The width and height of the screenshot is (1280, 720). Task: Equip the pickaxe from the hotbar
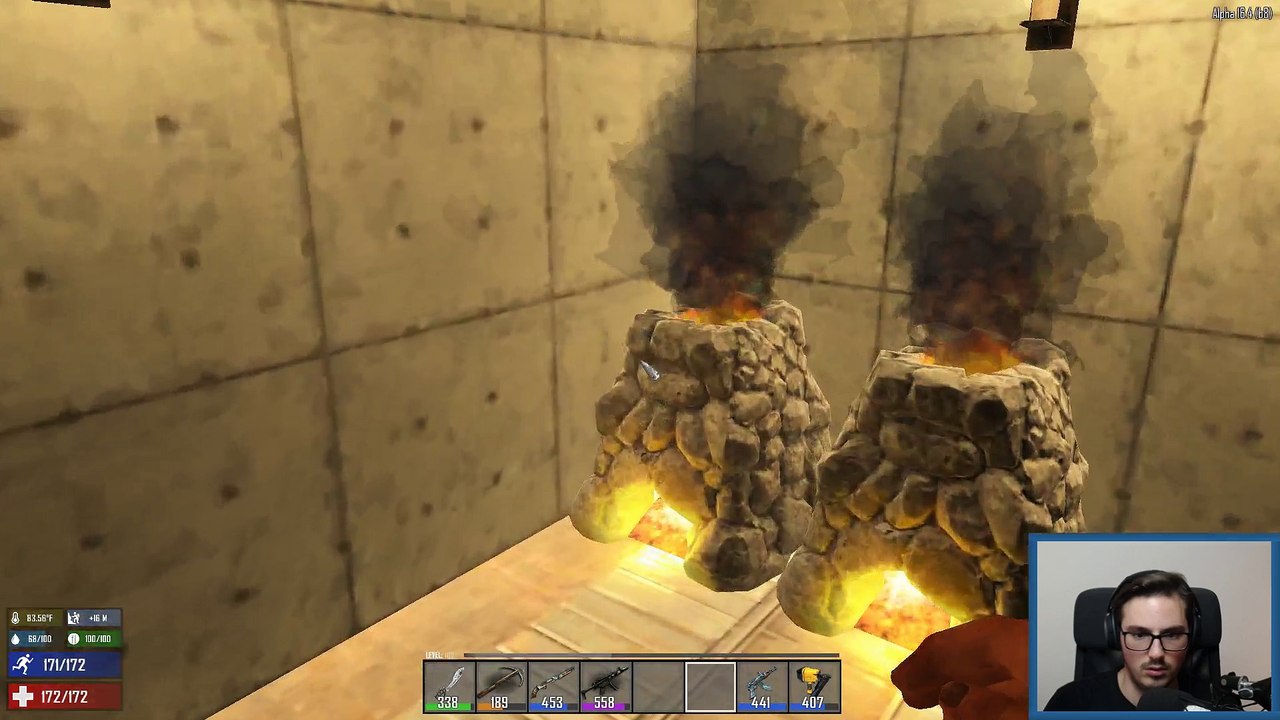coord(501,687)
